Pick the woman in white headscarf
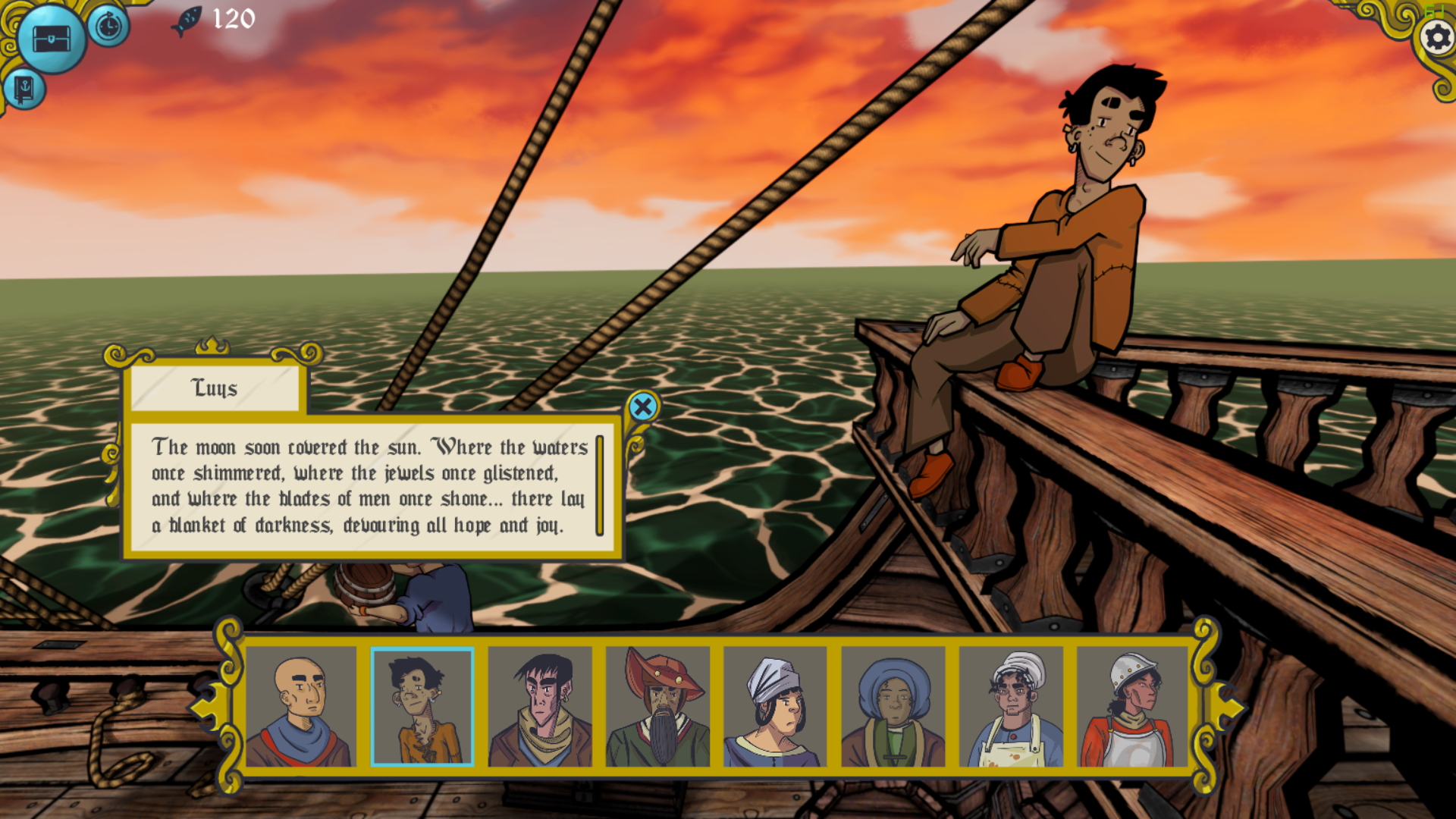 point(776,707)
